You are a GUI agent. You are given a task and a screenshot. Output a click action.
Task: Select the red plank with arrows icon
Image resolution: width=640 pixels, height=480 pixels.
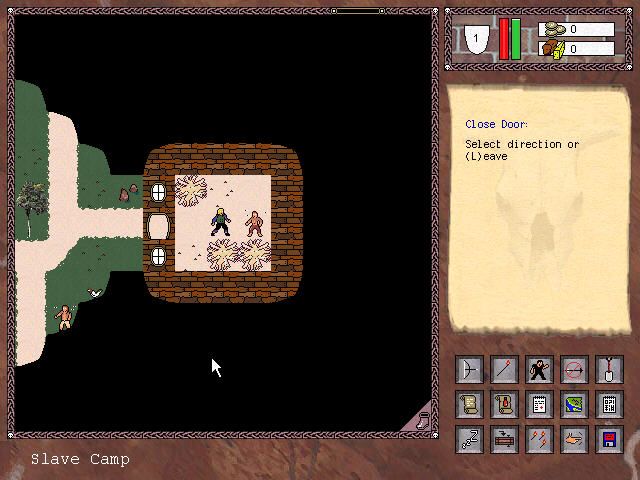coord(504,438)
